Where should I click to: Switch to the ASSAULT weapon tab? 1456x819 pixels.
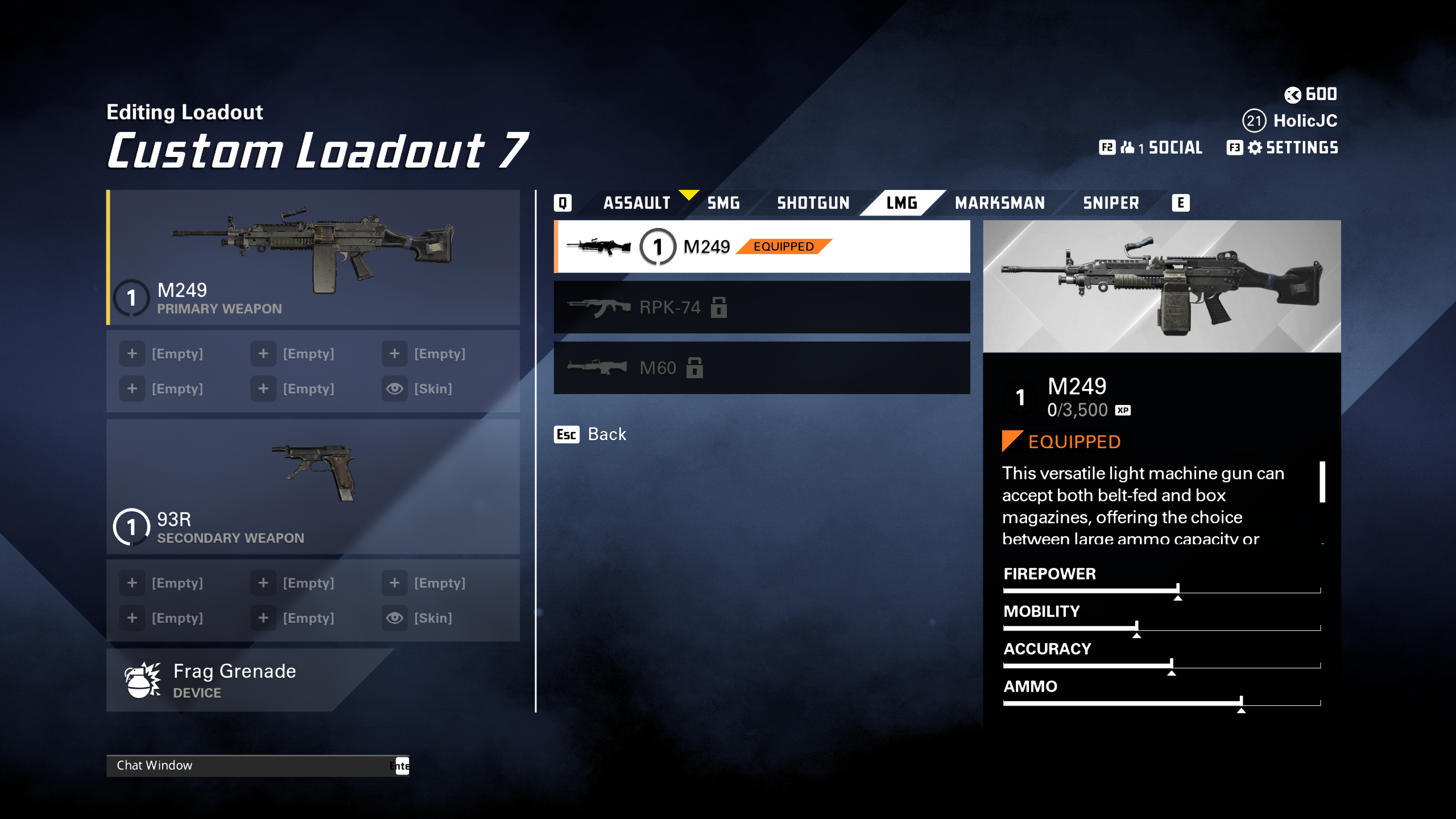point(637,202)
